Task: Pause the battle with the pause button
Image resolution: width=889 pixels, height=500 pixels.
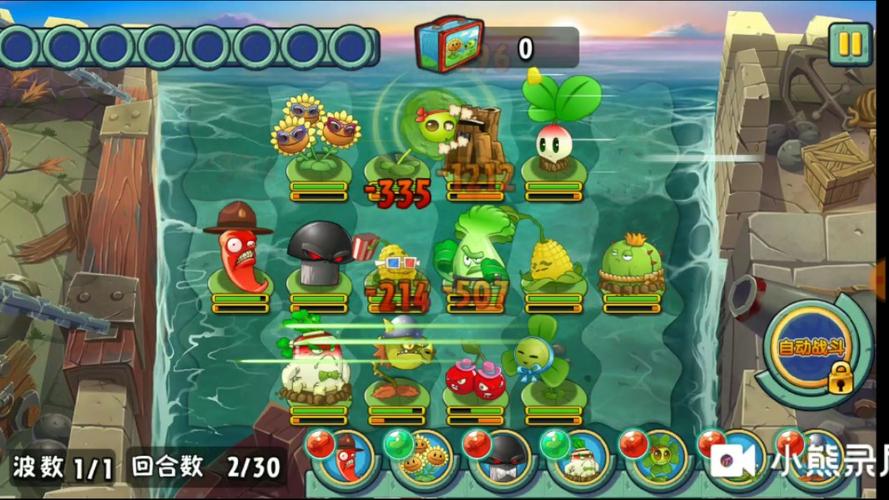Action: [850, 44]
